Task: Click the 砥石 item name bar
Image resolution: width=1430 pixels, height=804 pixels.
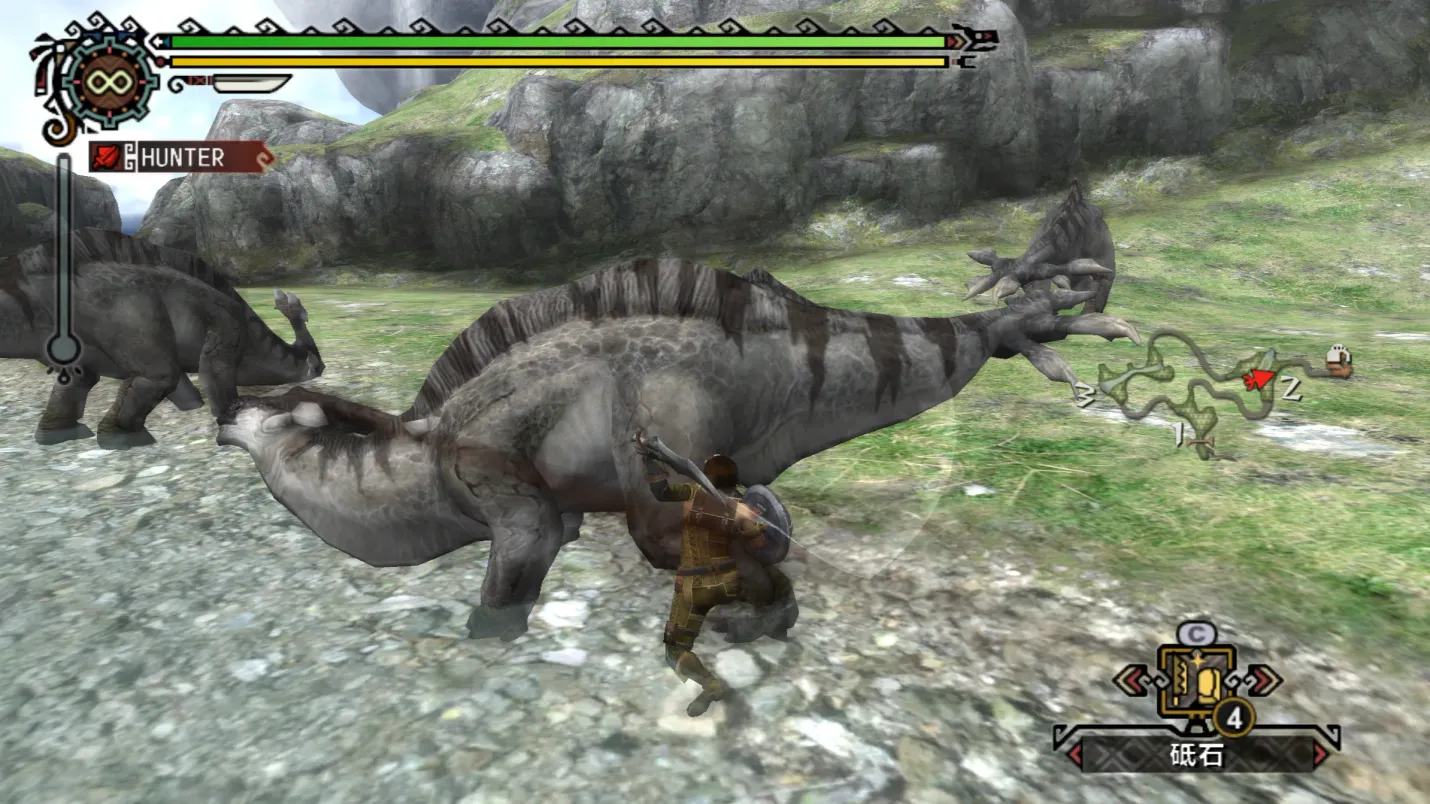Action: coord(1196,754)
